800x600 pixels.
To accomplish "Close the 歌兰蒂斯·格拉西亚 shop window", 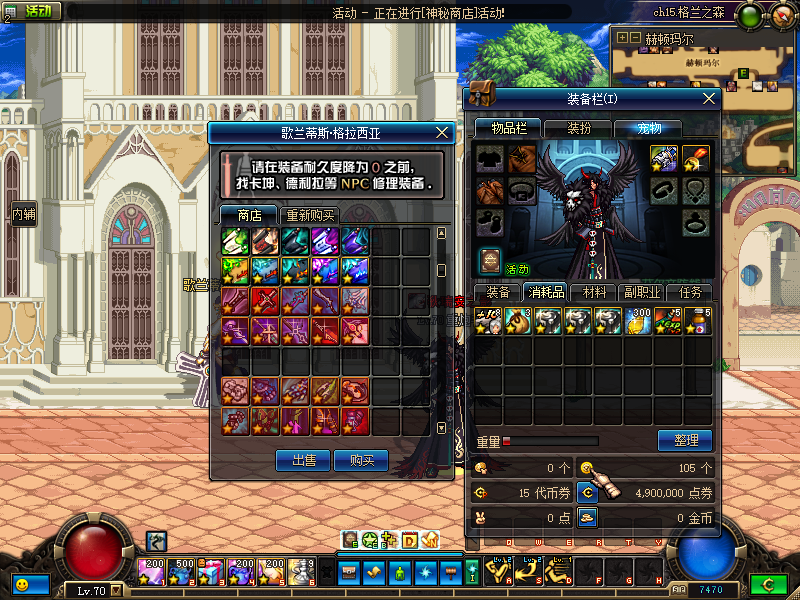I will pyautogui.click(x=443, y=132).
